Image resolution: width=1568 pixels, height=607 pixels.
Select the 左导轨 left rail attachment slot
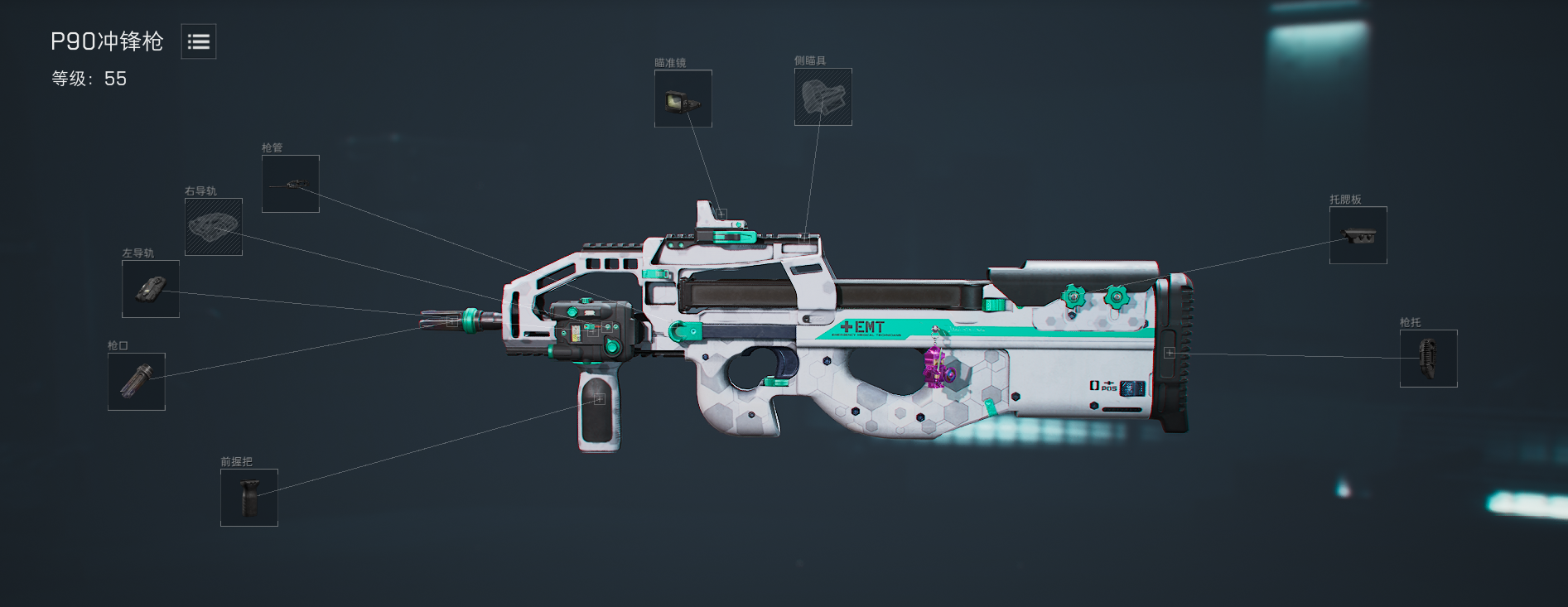coord(151,289)
